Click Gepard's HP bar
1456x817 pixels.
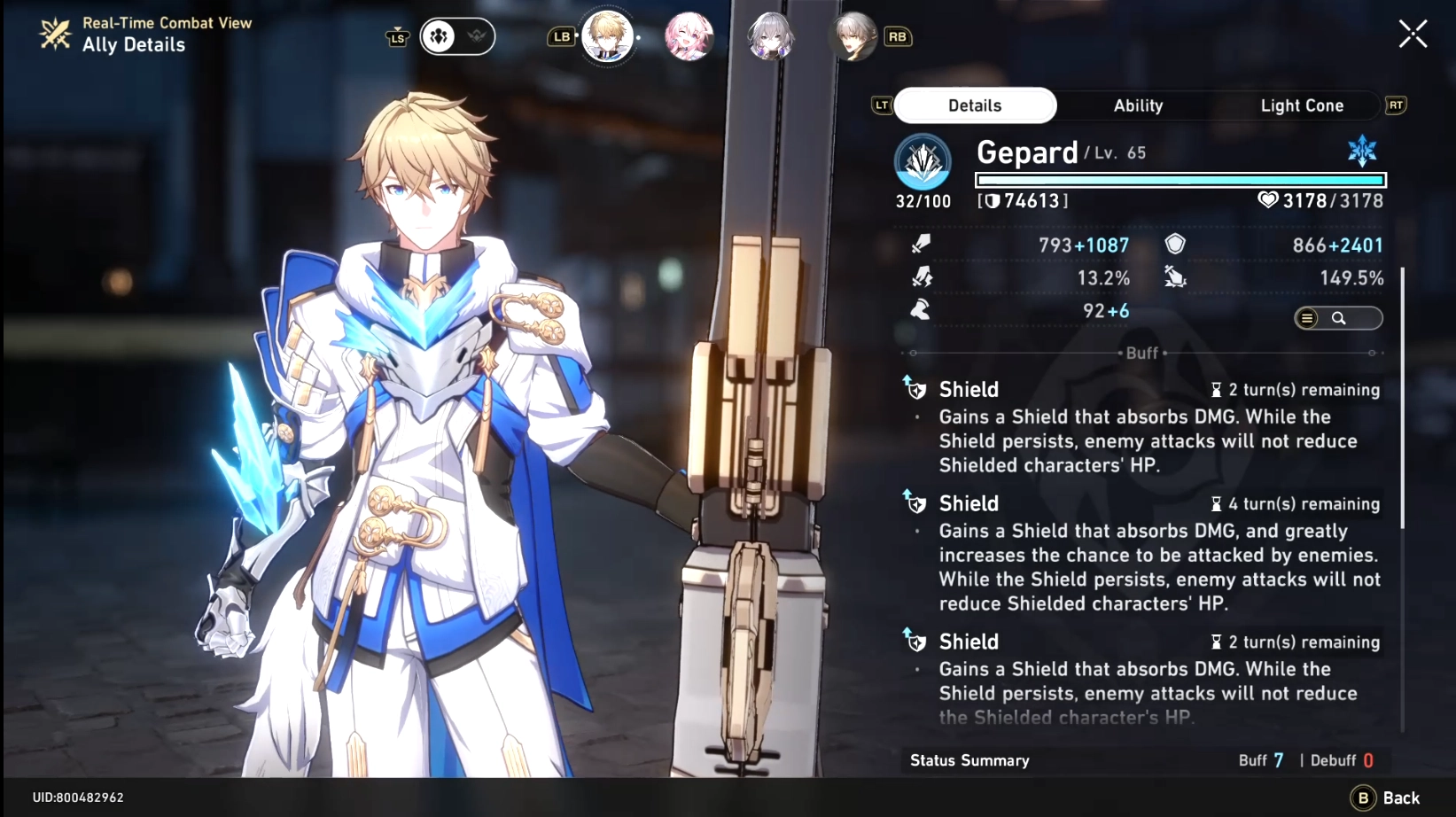[1179, 179]
